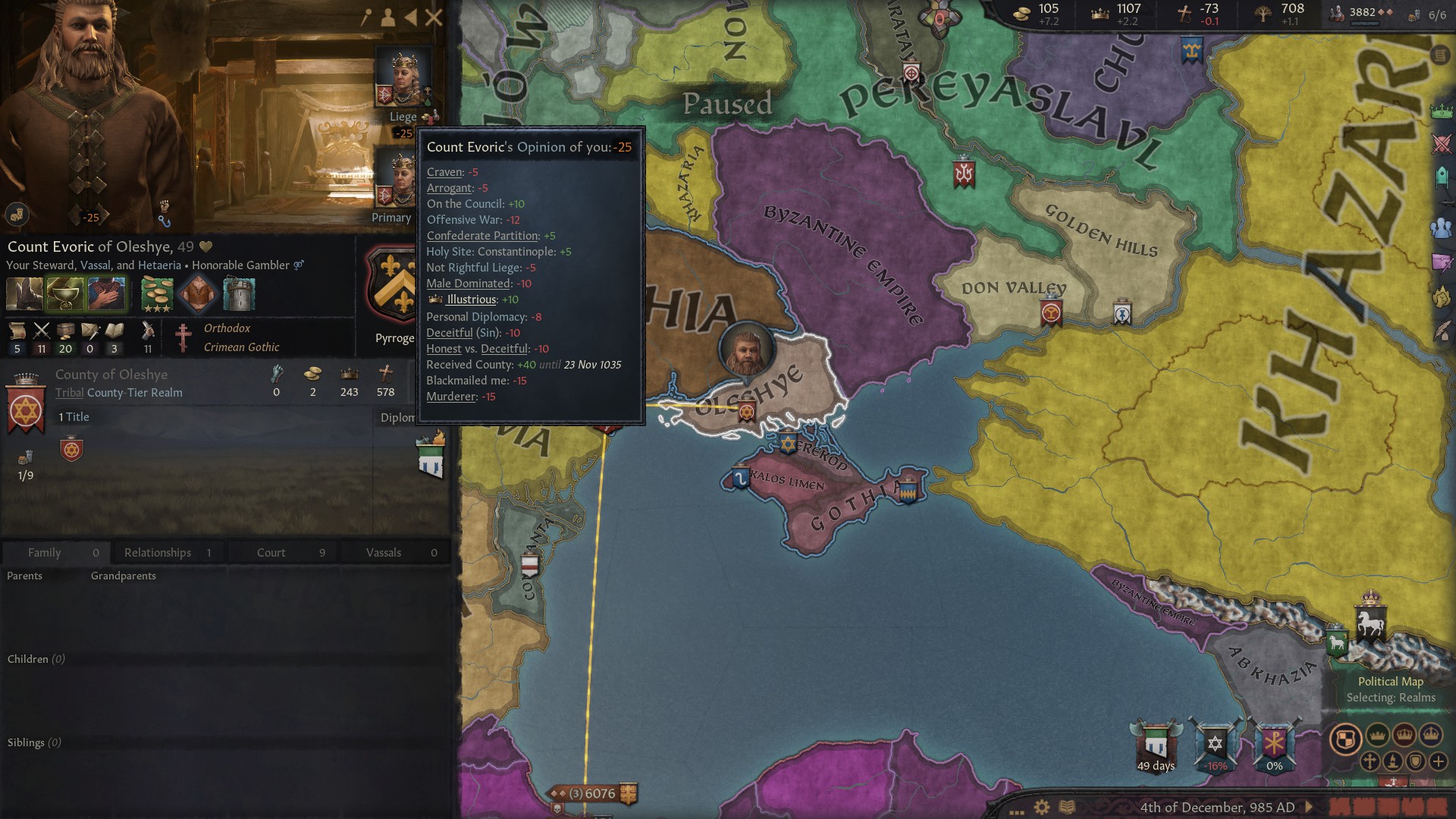Image resolution: width=1456 pixels, height=819 pixels.
Task: Open the Tribal government link
Action: (x=69, y=393)
